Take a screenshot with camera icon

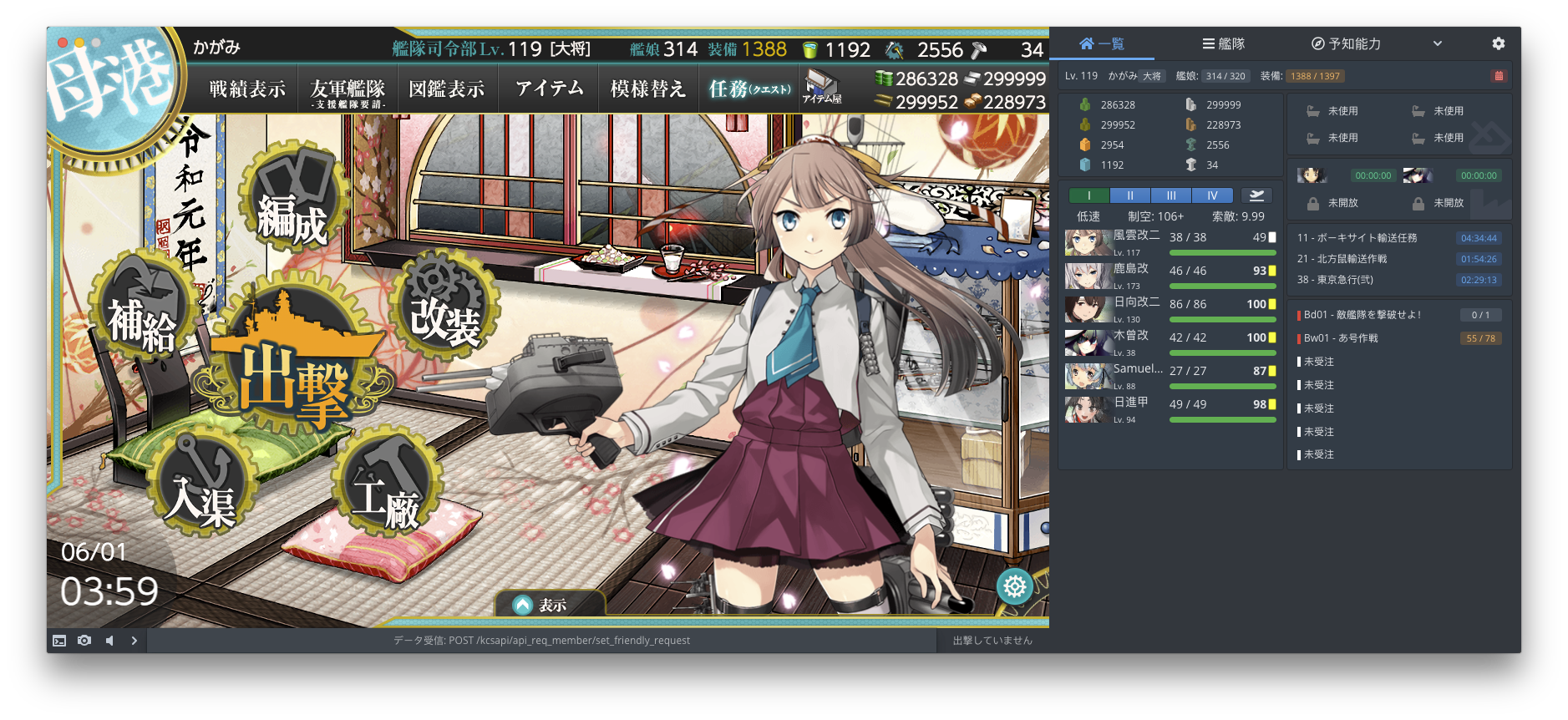[84, 641]
